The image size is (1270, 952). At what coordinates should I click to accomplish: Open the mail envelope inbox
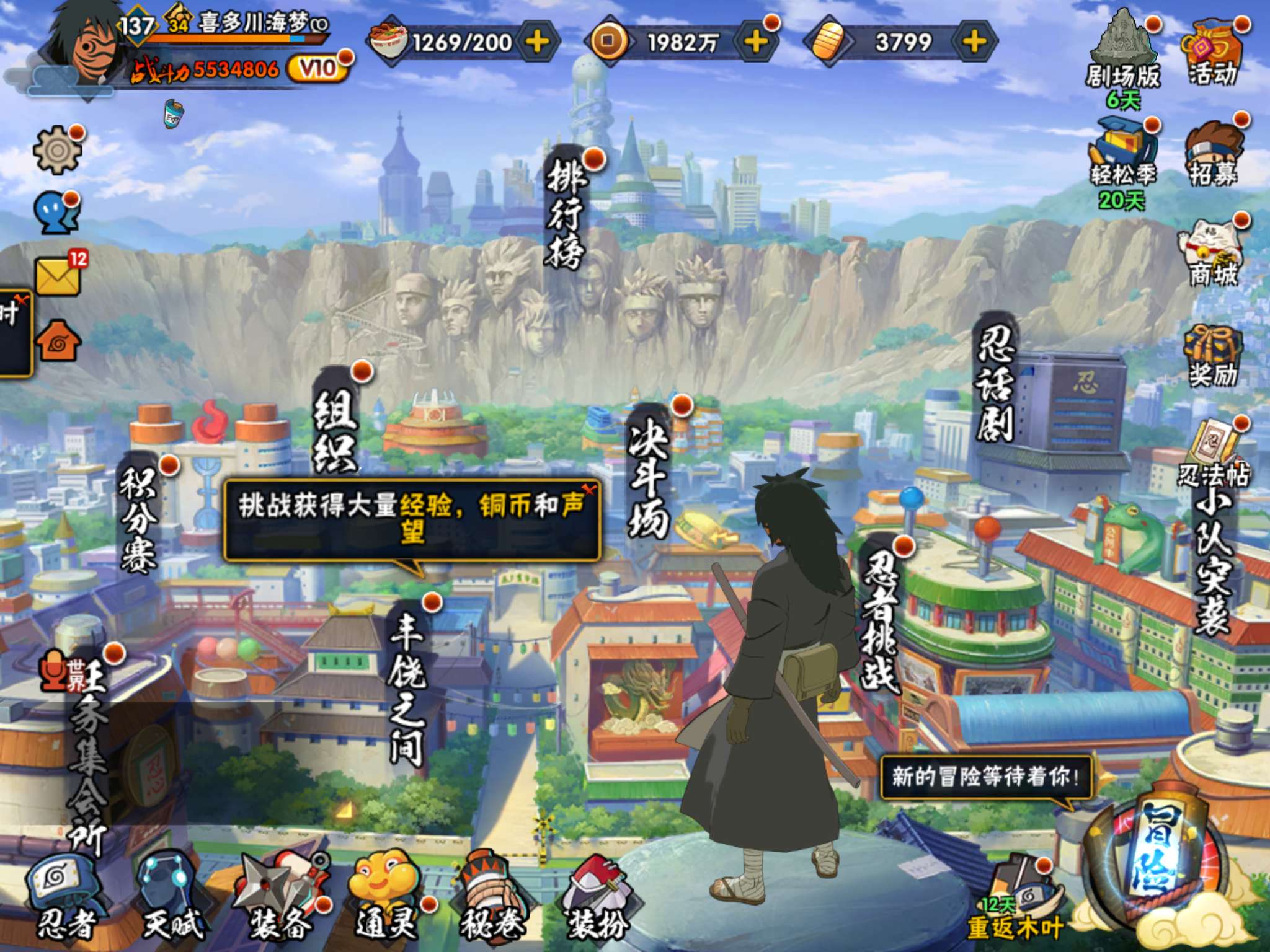point(58,275)
